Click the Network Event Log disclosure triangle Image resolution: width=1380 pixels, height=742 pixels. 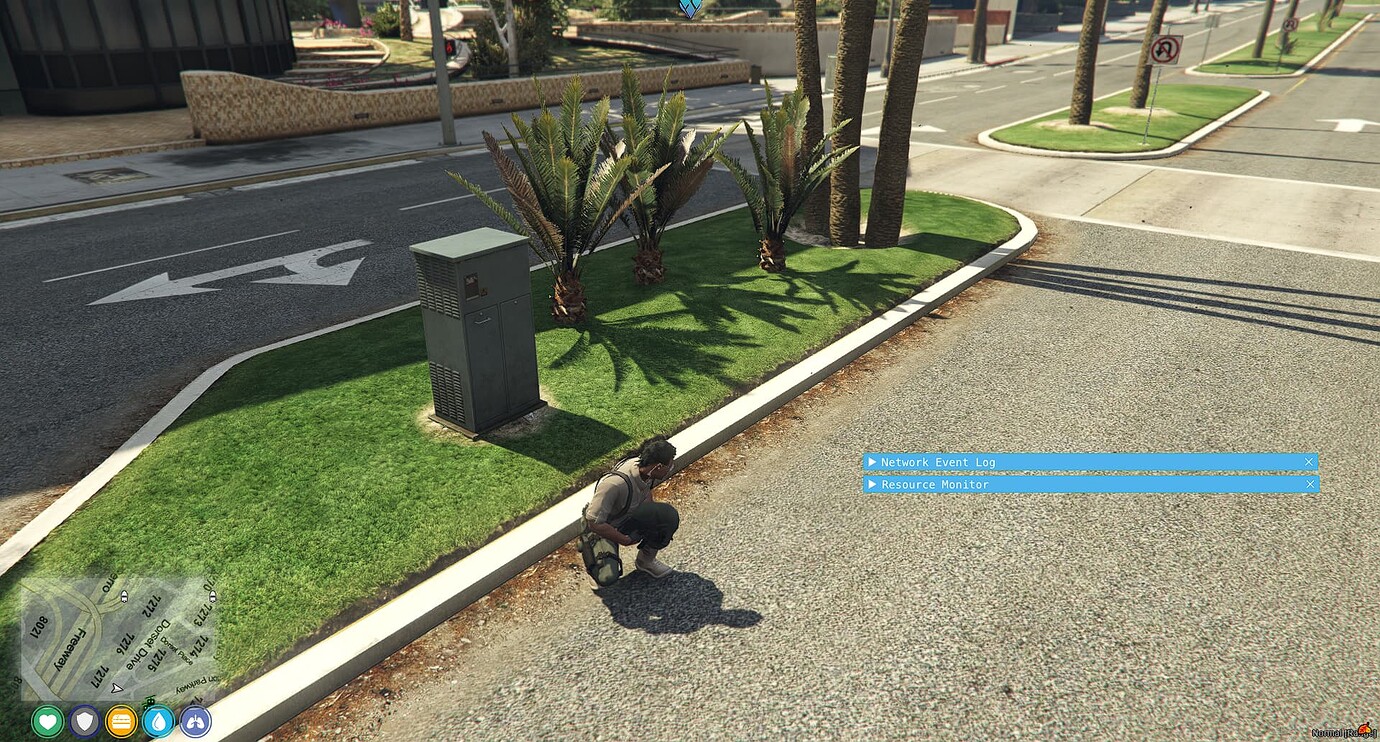click(872, 462)
